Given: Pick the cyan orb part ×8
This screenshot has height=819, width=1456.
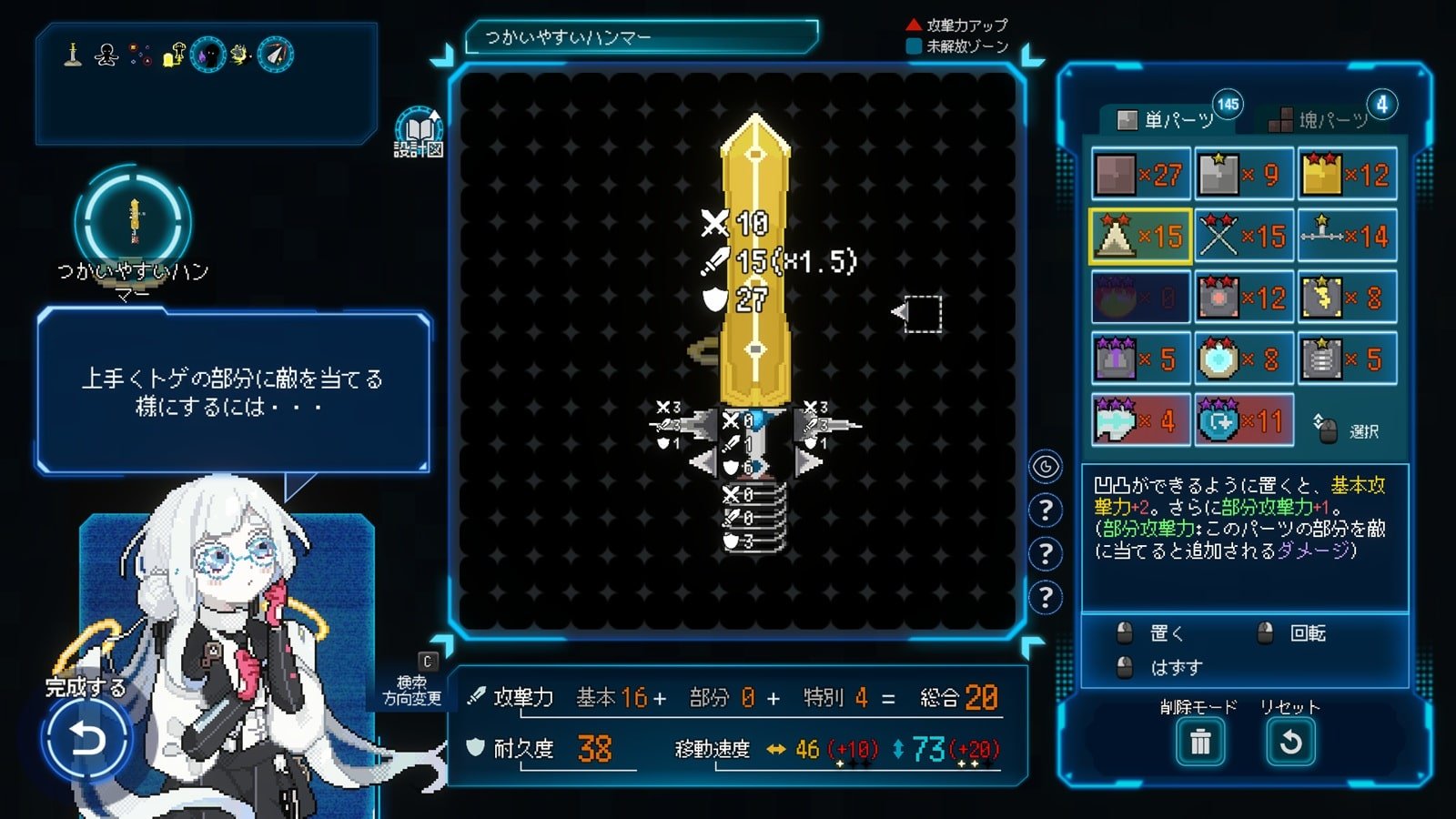Looking at the screenshot, I should (1243, 359).
